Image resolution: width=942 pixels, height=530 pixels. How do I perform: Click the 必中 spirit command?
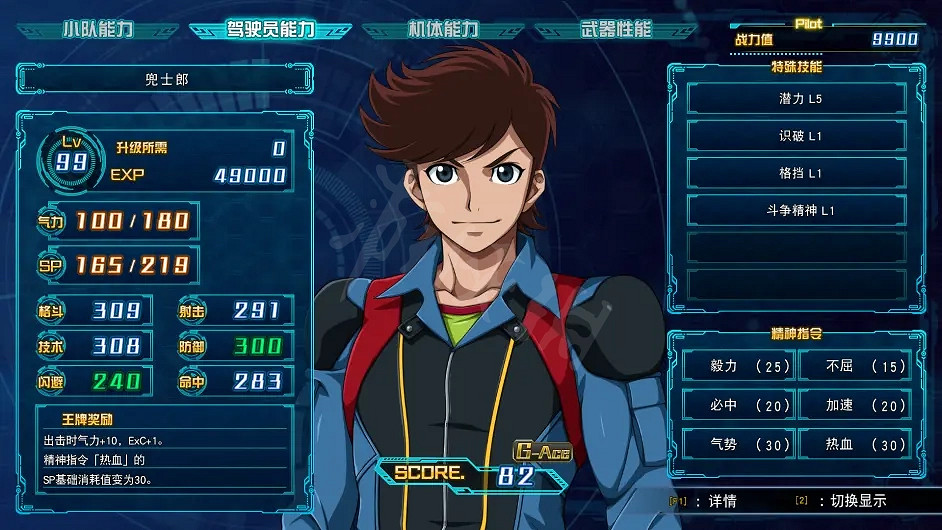pos(738,405)
